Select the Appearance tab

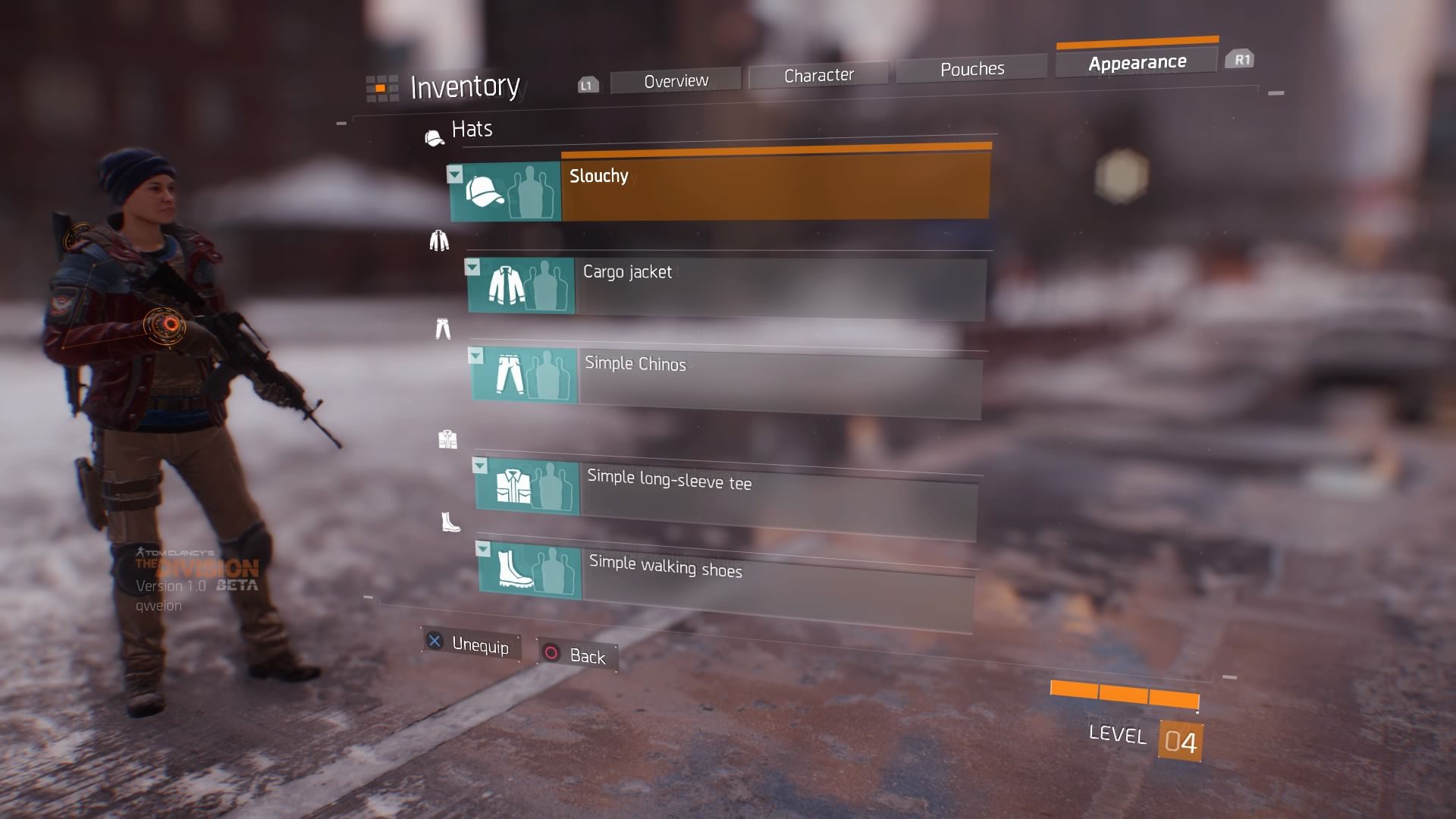click(x=1137, y=62)
